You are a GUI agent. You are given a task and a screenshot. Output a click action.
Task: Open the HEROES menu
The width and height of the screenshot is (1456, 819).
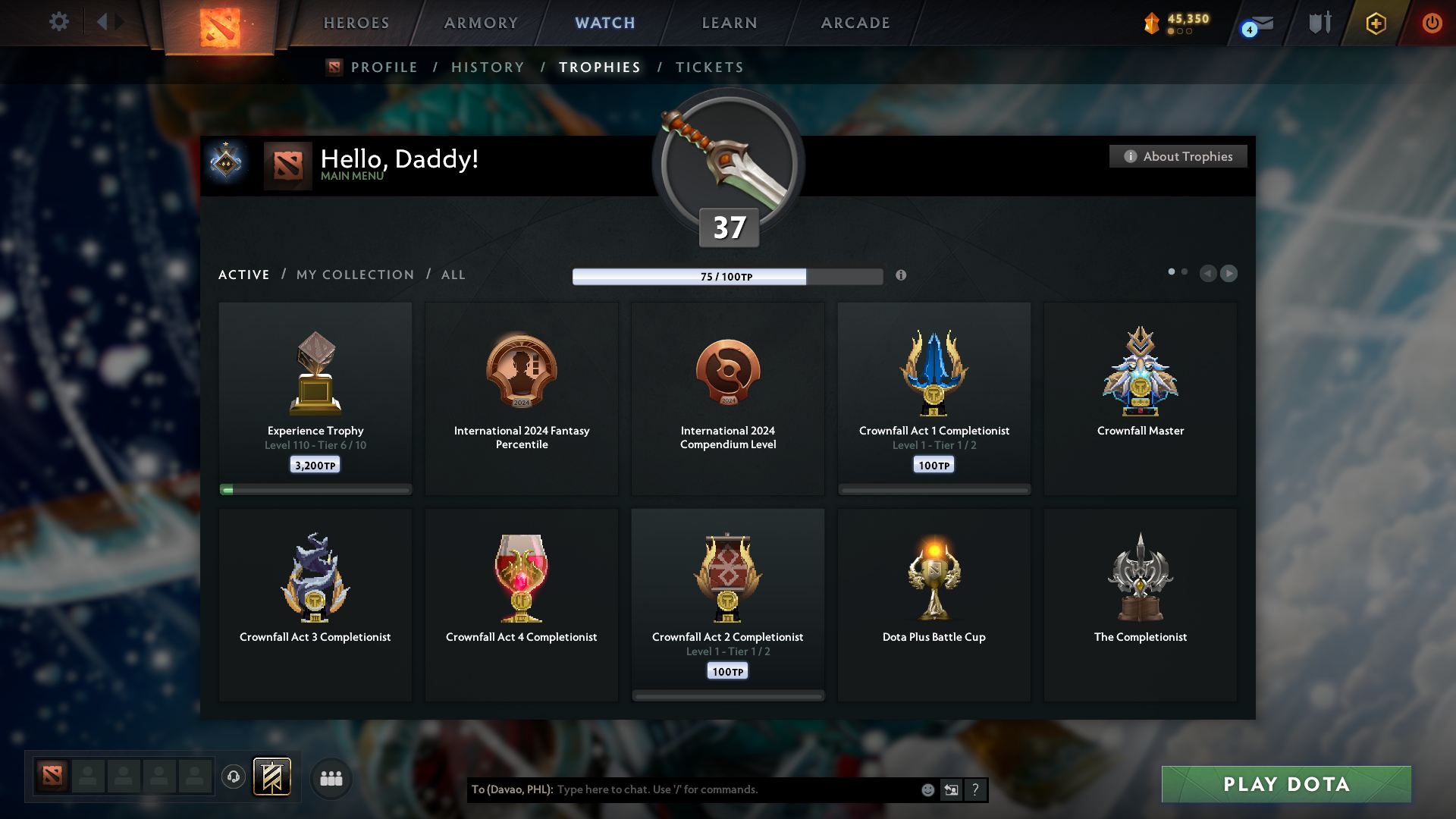(356, 23)
